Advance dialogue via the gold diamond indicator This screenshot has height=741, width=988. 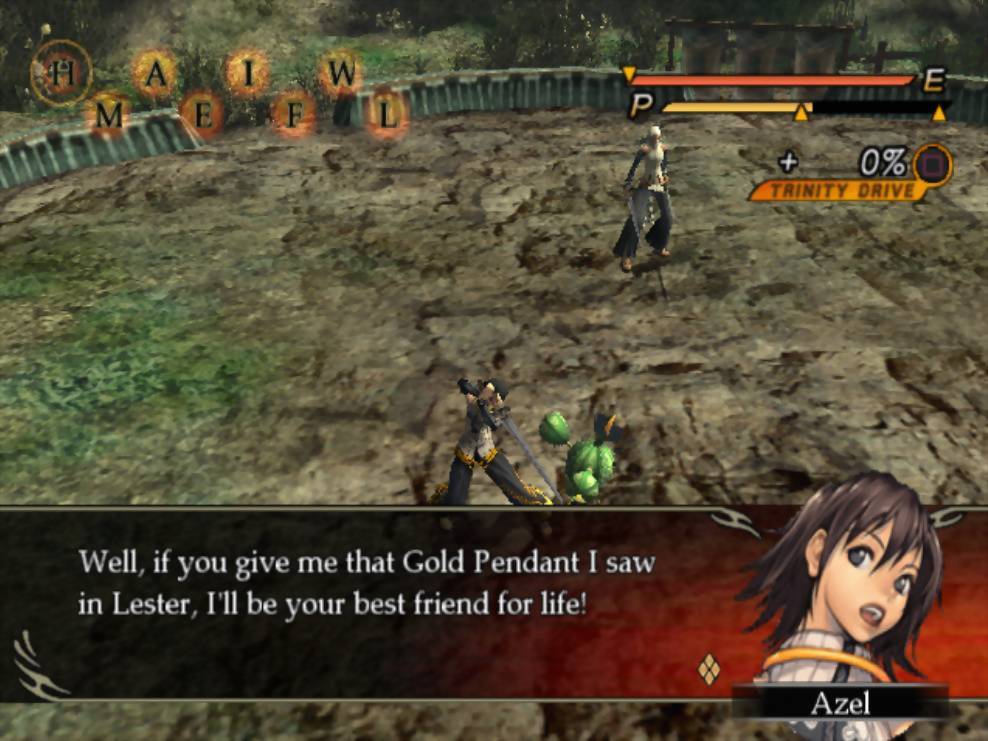pyautogui.click(x=708, y=668)
